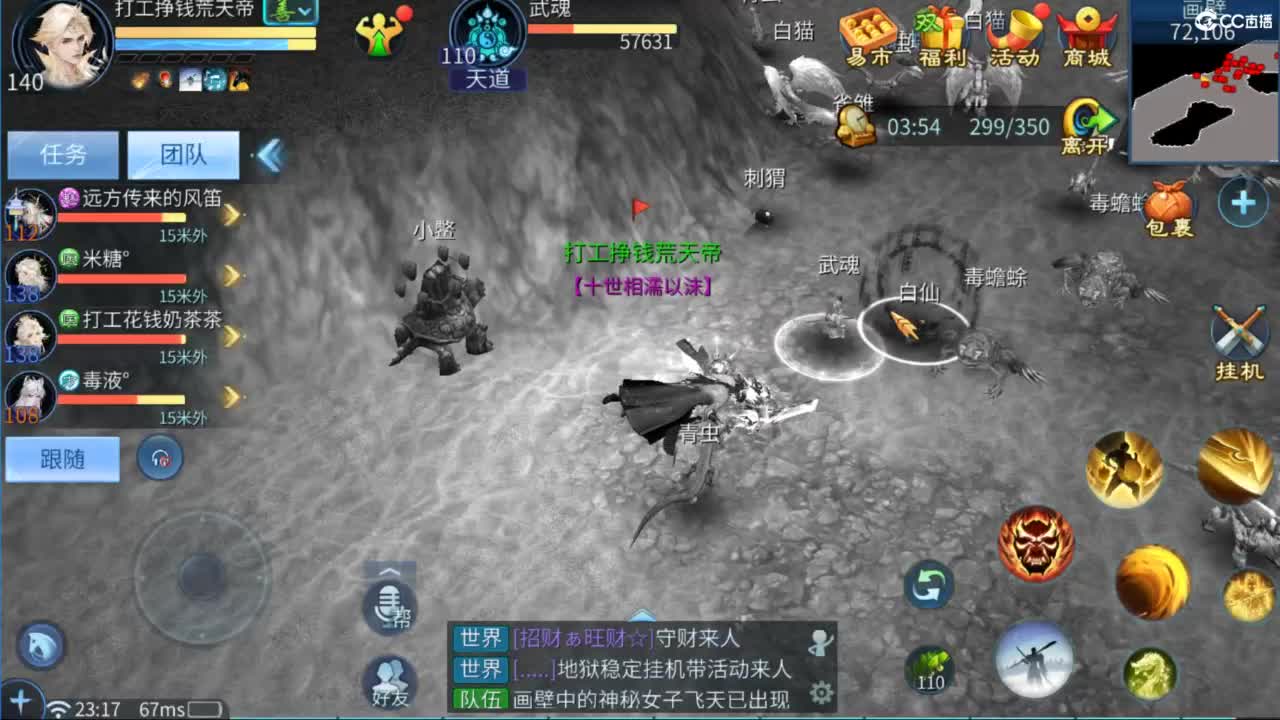The height and width of the screenshot is (720, 1280).
Task: Switch to the 团队 team tab
Action: (x=182, y=155)
